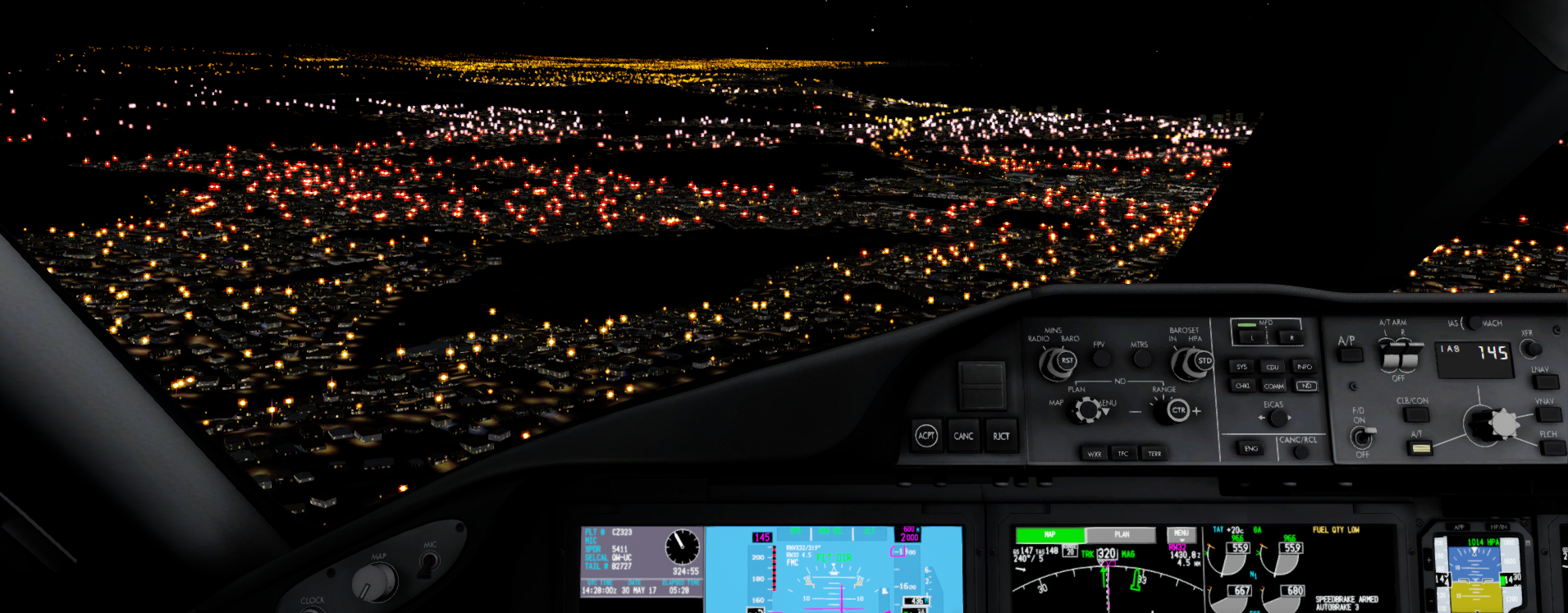Select the COMM display button
Viewport: 1568px width, 613px height.
coord(1276,387)
